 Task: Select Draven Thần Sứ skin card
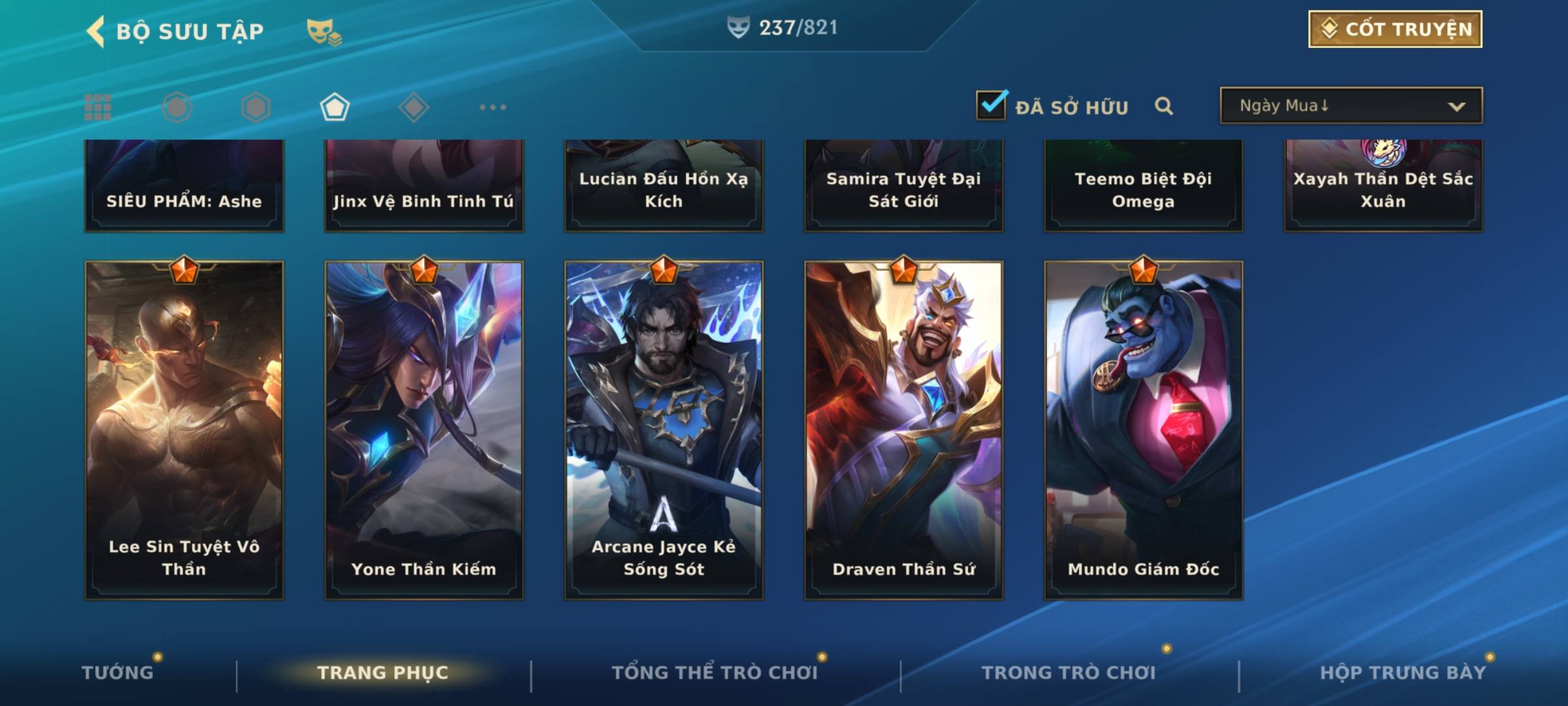coord(904,429)
